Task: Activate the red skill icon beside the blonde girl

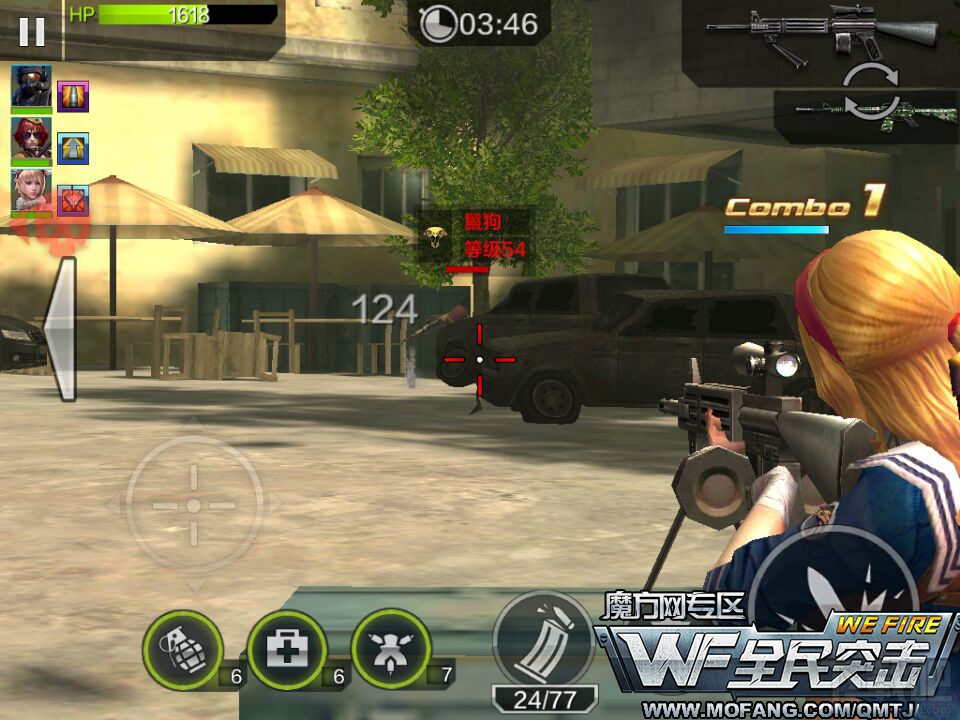Action: 73,200
